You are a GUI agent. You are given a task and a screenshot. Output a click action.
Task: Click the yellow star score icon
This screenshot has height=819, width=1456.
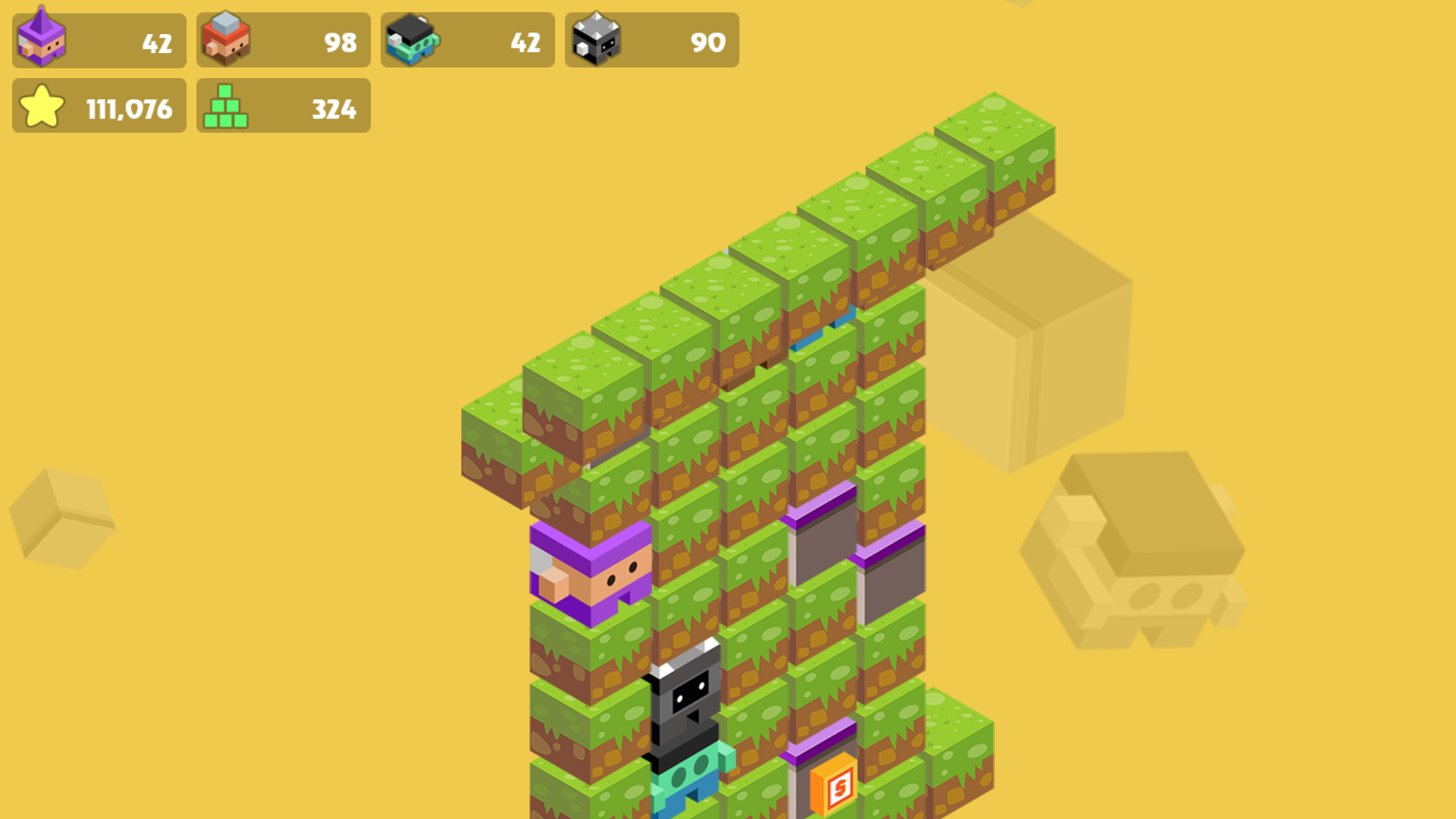click(43, 106)
